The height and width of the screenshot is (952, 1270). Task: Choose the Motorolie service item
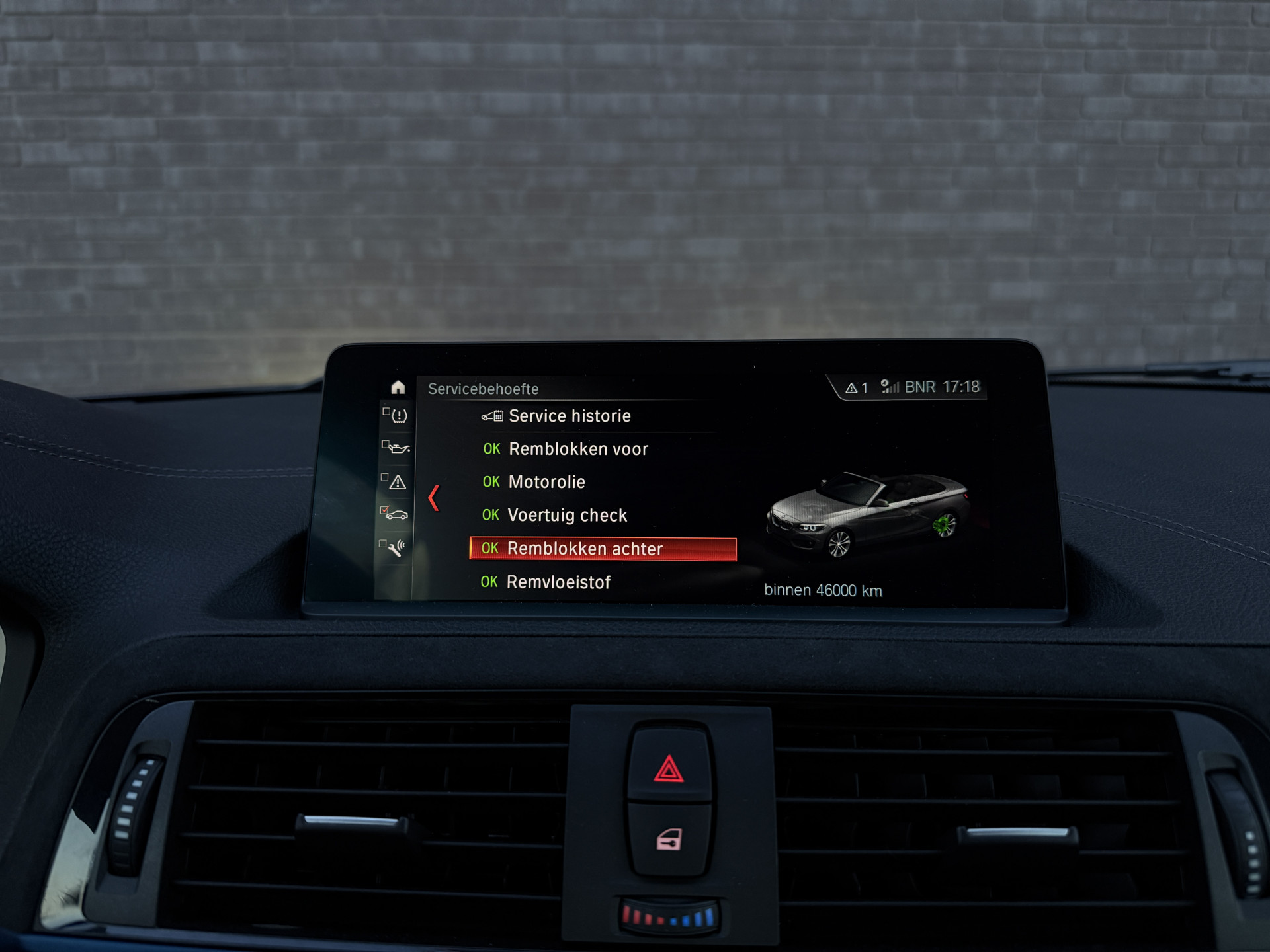(546, 482)
